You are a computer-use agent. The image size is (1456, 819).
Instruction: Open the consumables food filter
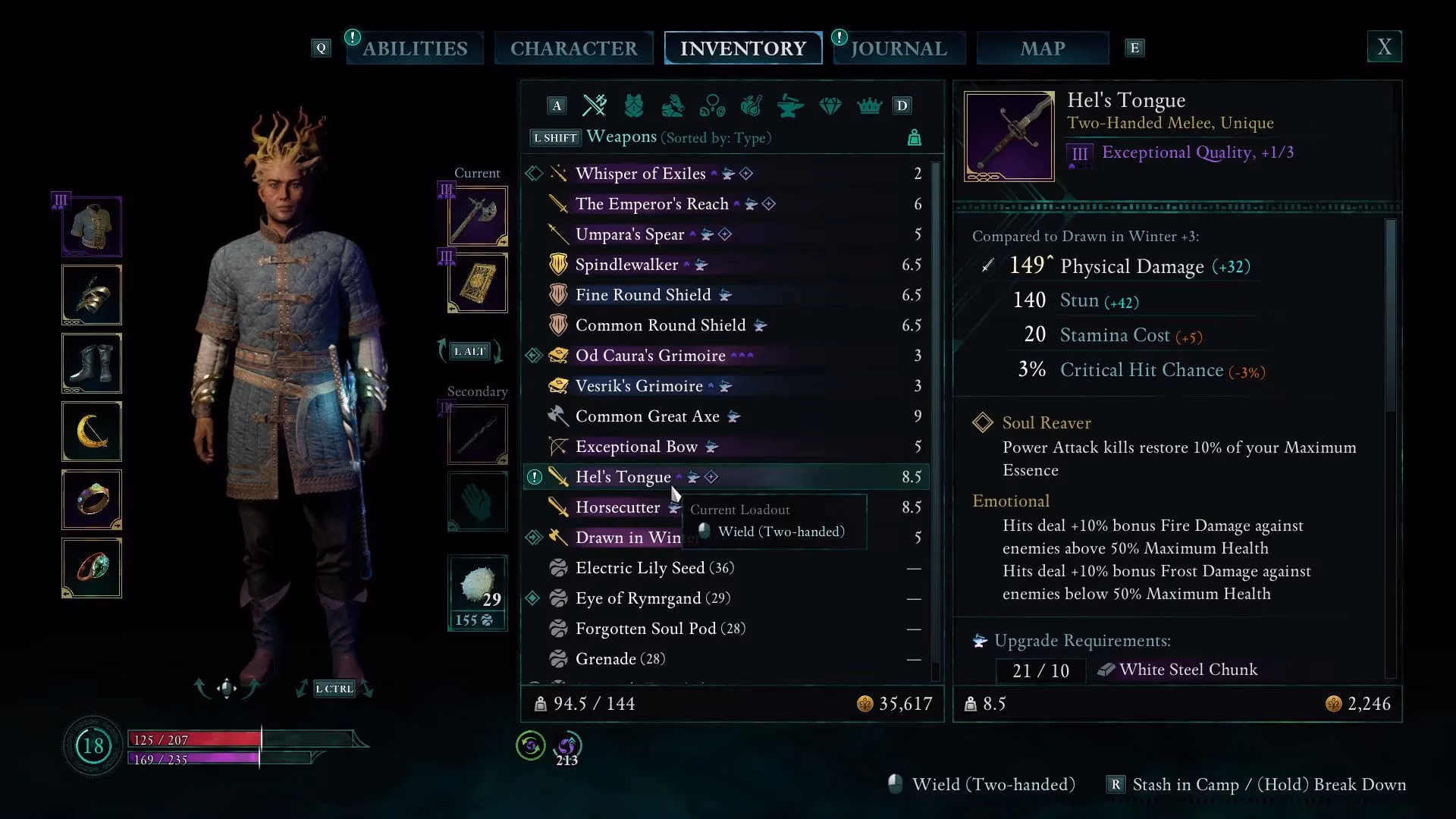(x=752, y=106)
